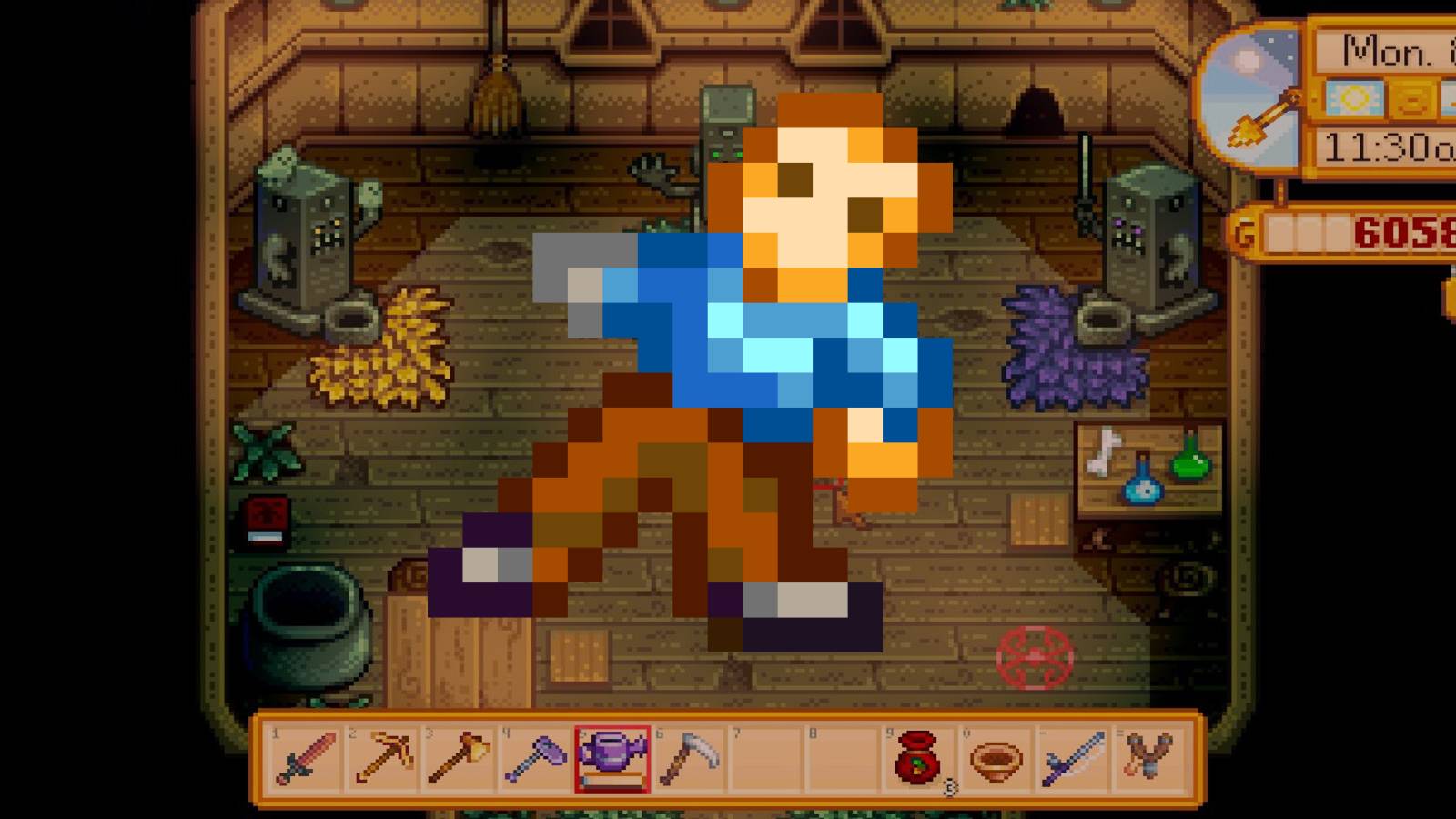Select the fishing rod in the hotbar
The height and width of the screenshot is (819, 1456).
(1073, 757)
